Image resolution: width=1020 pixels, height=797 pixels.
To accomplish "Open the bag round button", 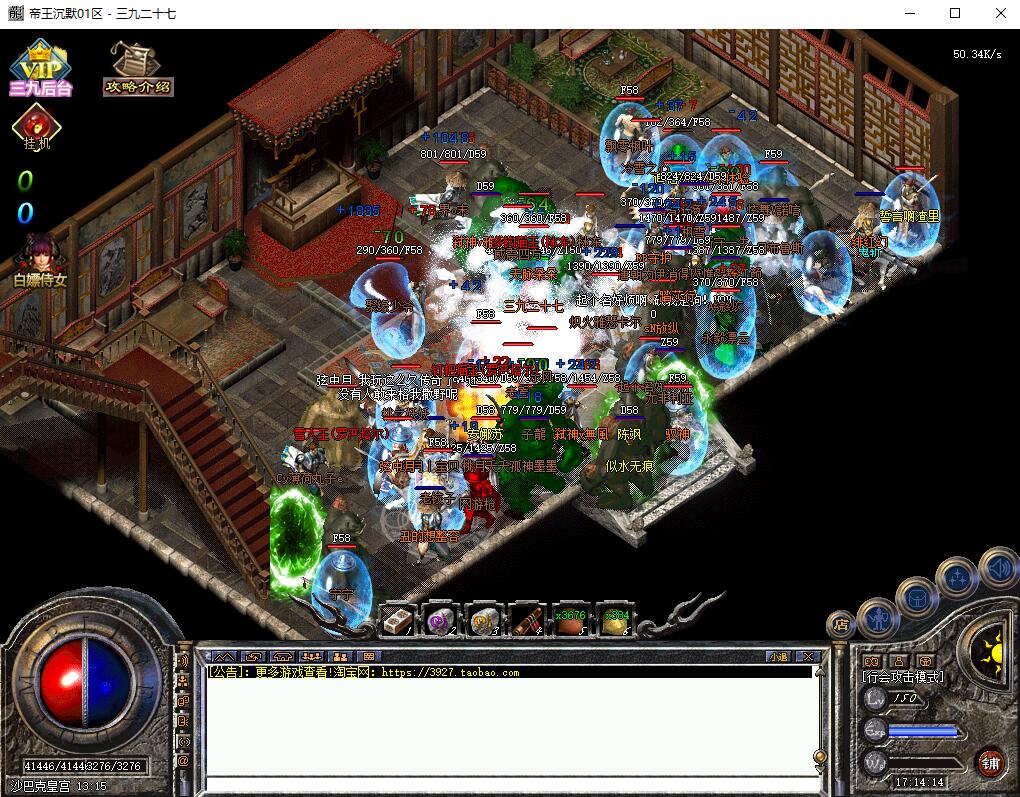I will 915,597.
